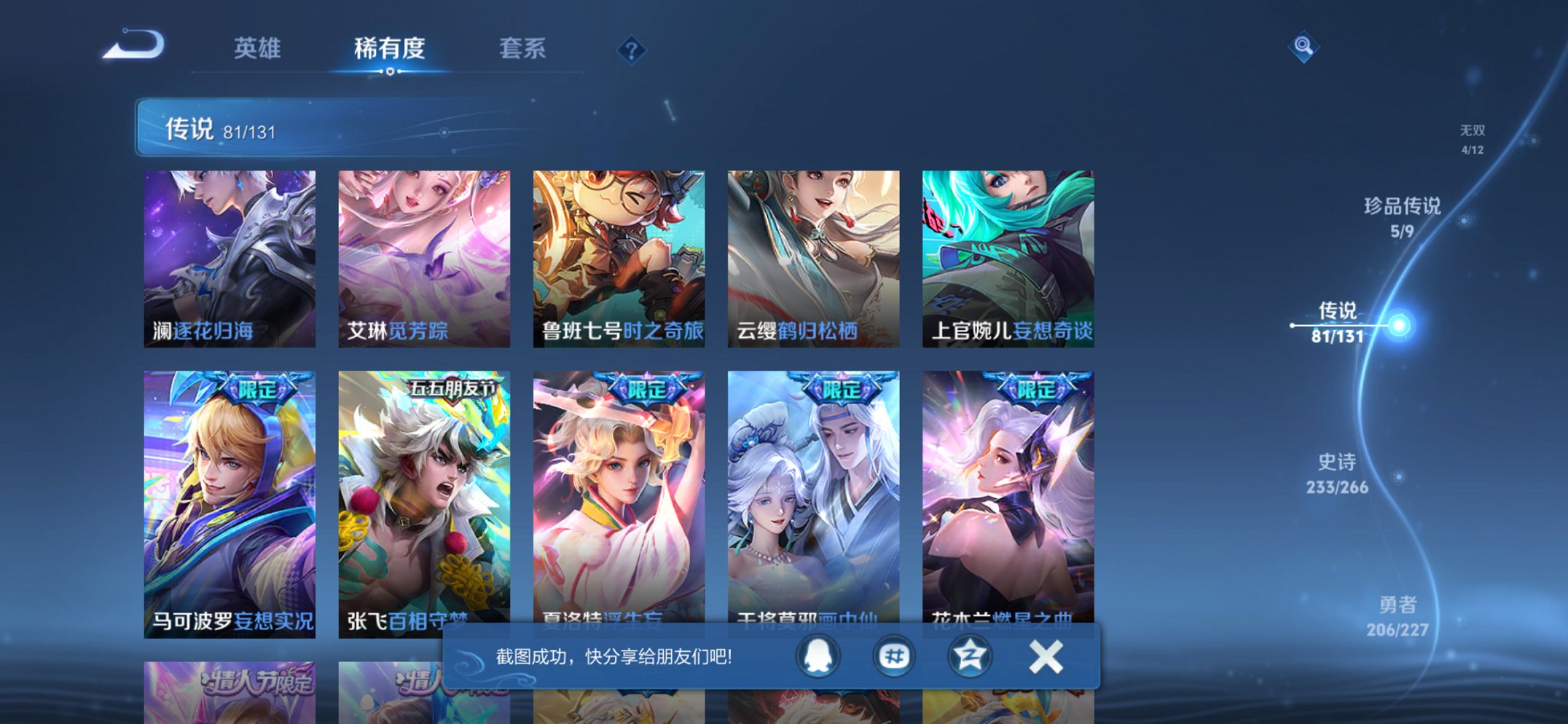Viewport: 1568px width, 724px height.
Task: Select the 稀有度 tab
Action: (391, 49)
